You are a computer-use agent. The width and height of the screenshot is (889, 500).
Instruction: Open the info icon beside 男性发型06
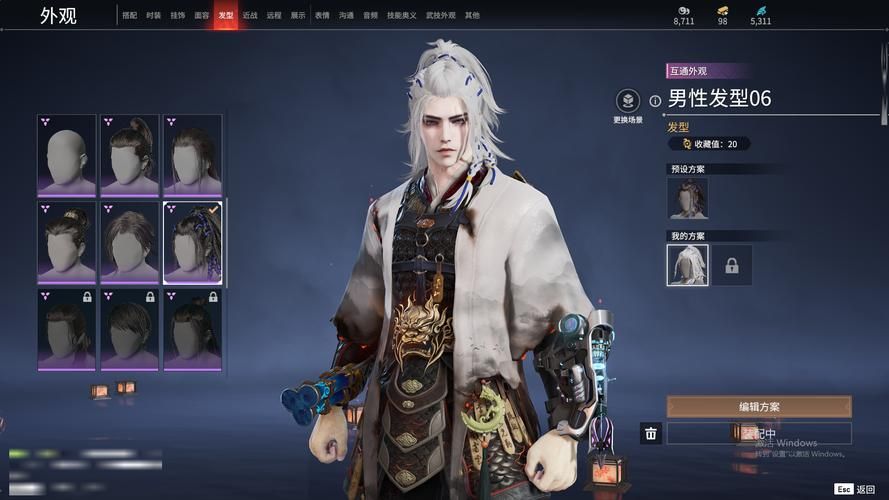pyautogui.click(x=655, y=100)
